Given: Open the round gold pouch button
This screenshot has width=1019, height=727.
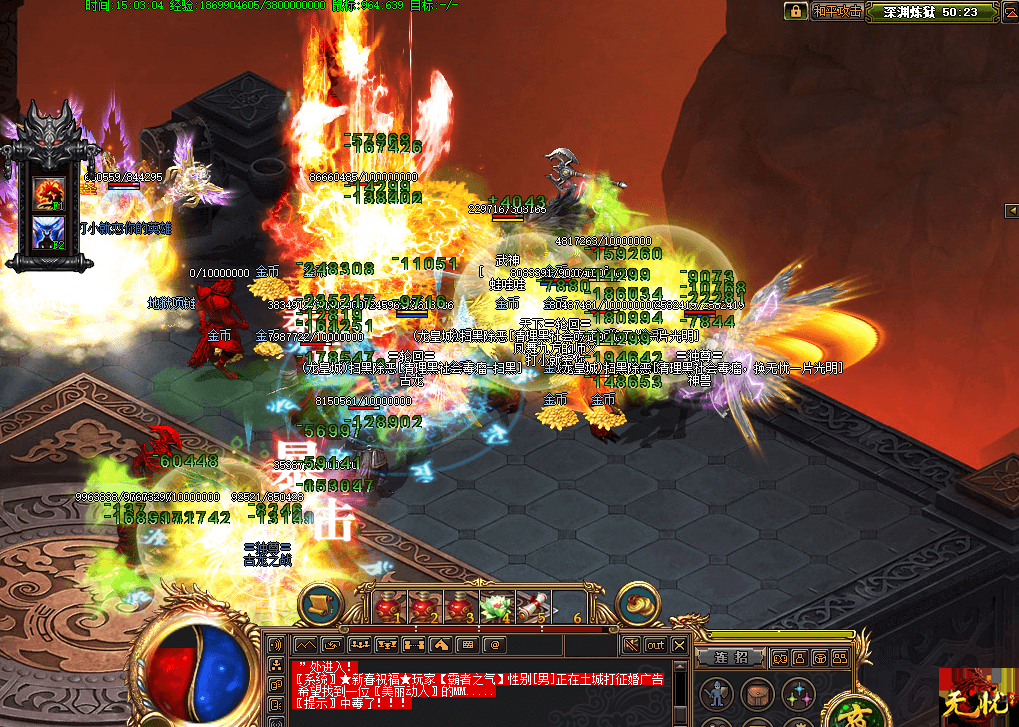Looking at the screenshot, I should (639, 603).
